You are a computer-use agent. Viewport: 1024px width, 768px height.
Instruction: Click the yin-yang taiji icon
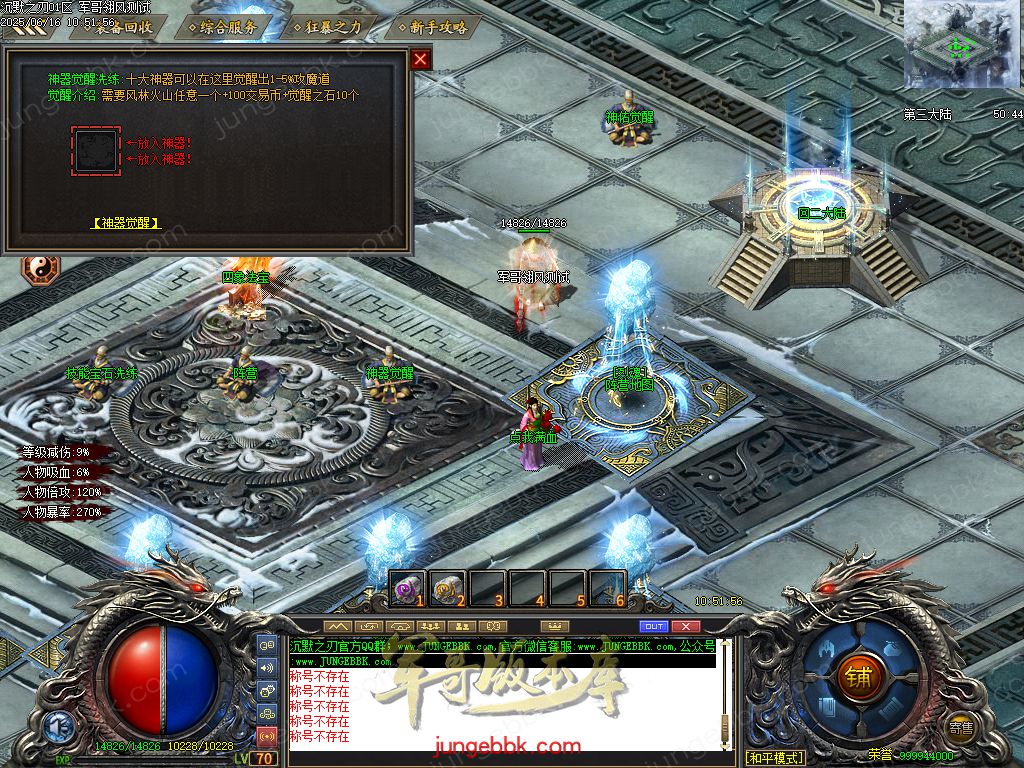coord(41,269)
